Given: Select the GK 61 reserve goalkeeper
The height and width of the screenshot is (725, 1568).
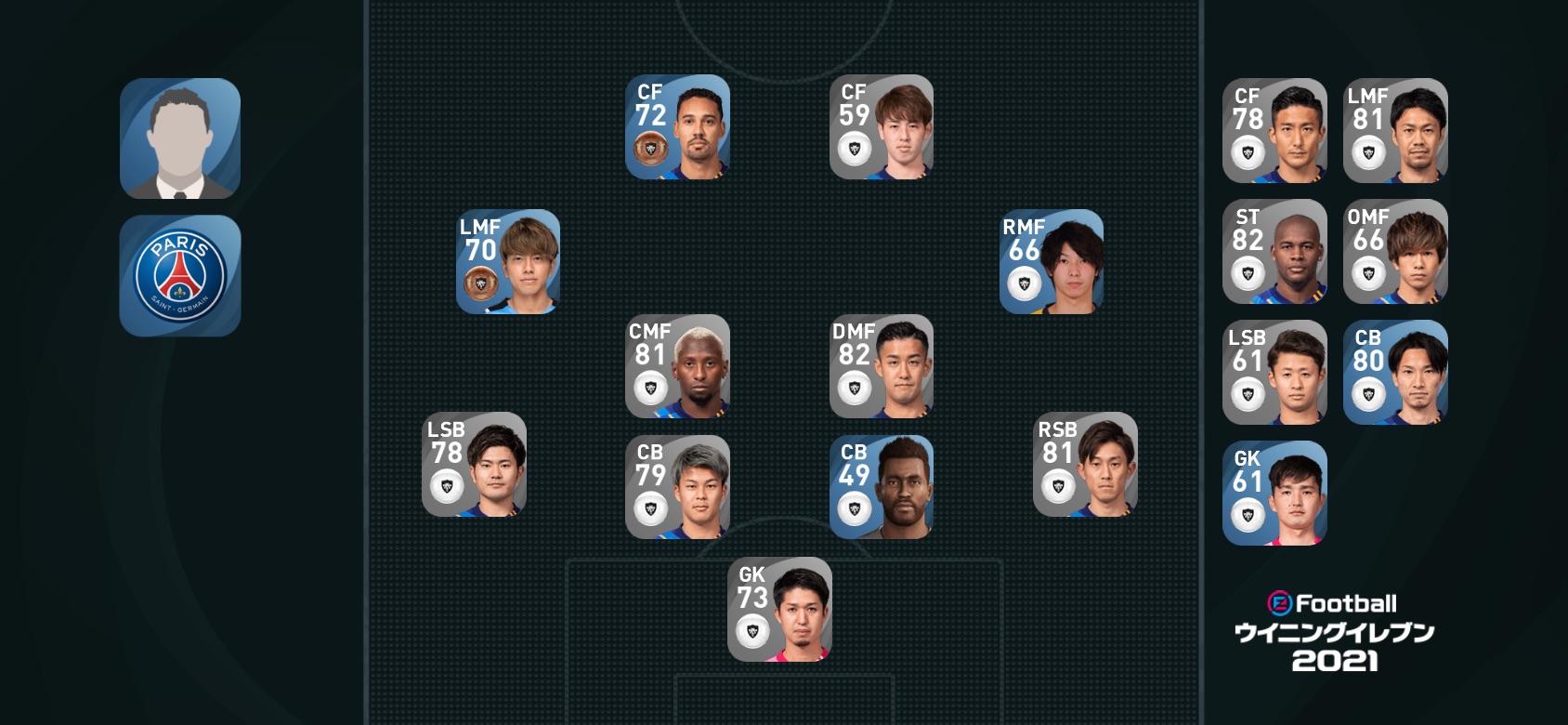Looking at the screenshot, I should (x=1274, y=493).
